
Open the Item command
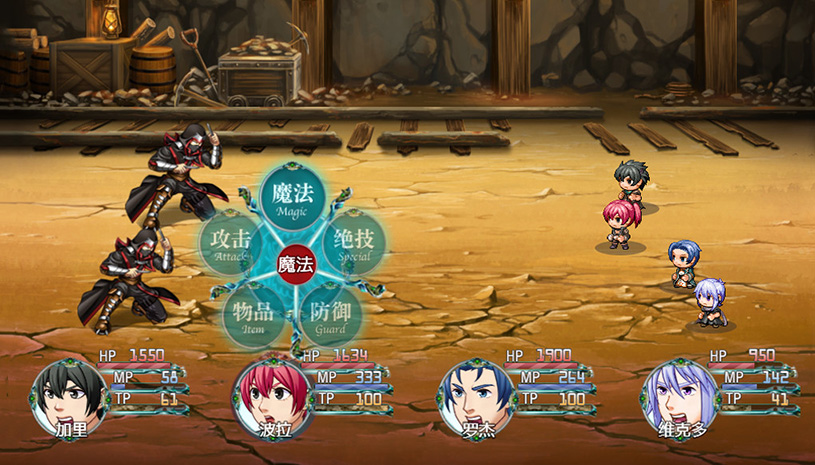coord(253,316)
